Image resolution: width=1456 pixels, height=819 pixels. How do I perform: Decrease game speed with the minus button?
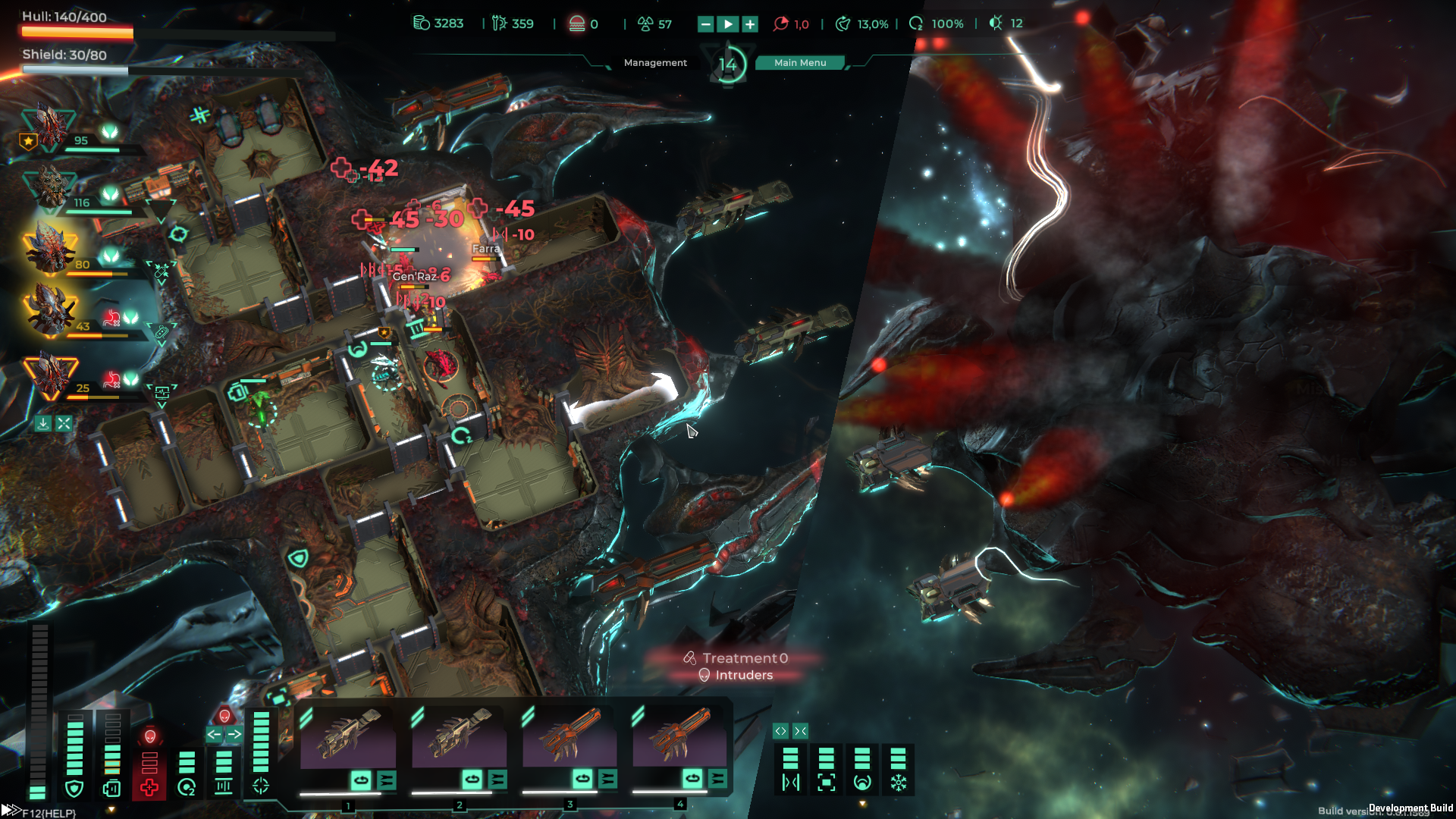click(x=705, y=24)
